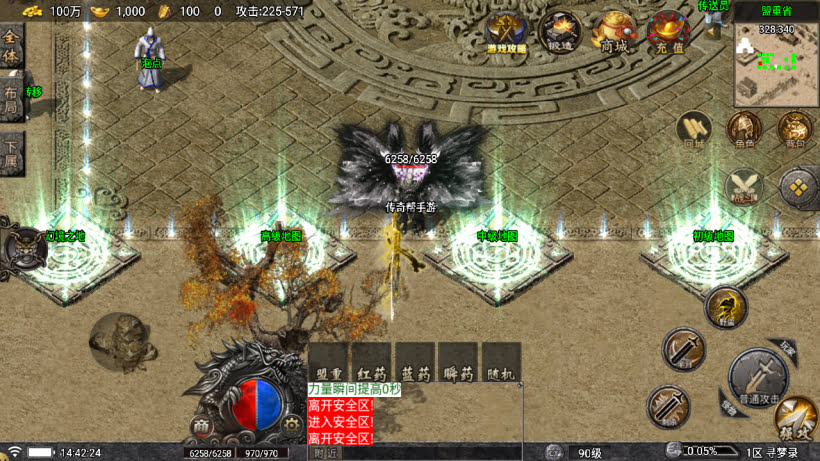The width and height of the screenshot is (820, 461).
Task: Activate the 半月 half-moon sword skill
Action: pos(684,350)
